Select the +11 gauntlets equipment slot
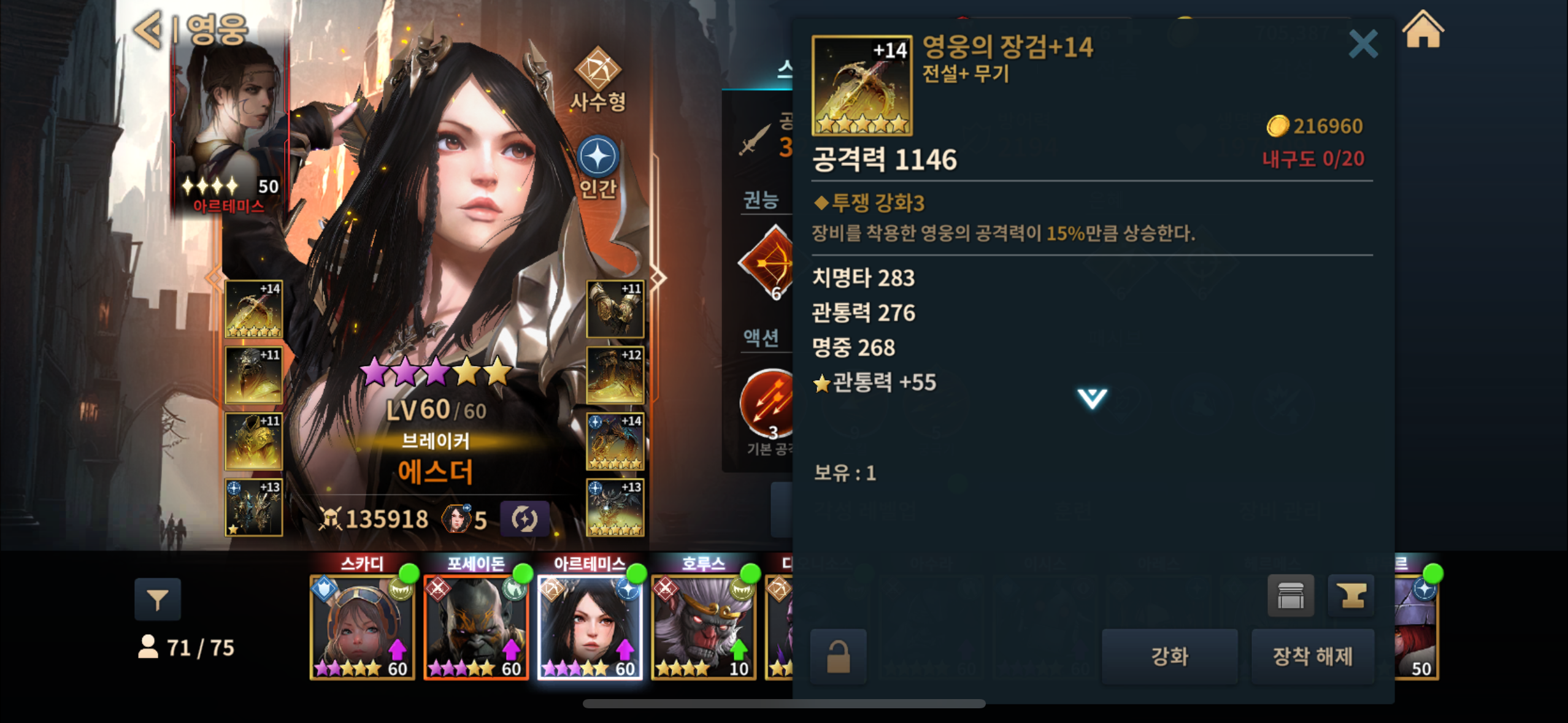Image resolution: width=1568 pixels, height=723 pixels. [615, 309]
